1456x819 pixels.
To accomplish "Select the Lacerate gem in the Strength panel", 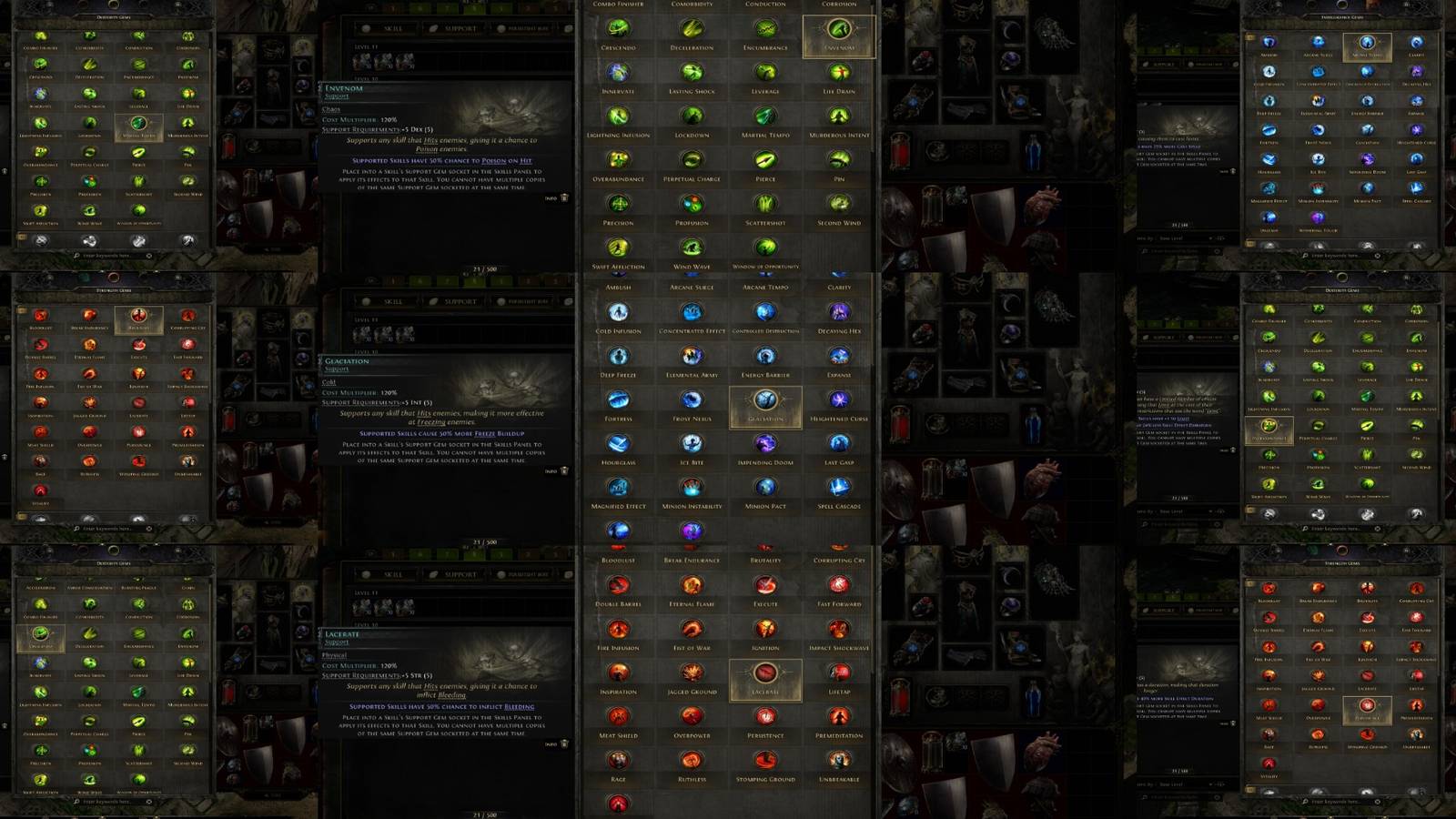I will [764, 672].
